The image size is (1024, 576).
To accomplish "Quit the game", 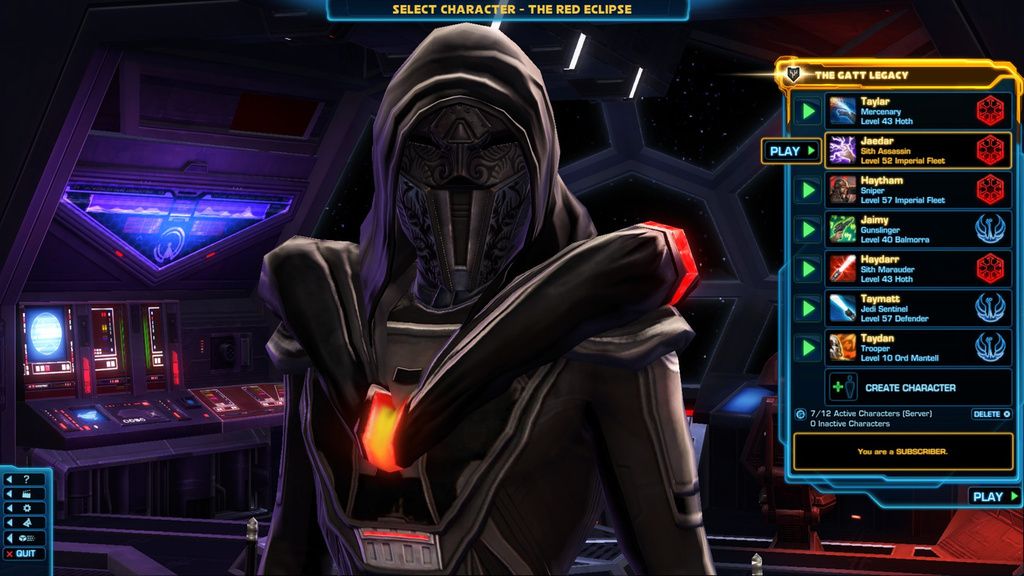I will pos(24,554).
